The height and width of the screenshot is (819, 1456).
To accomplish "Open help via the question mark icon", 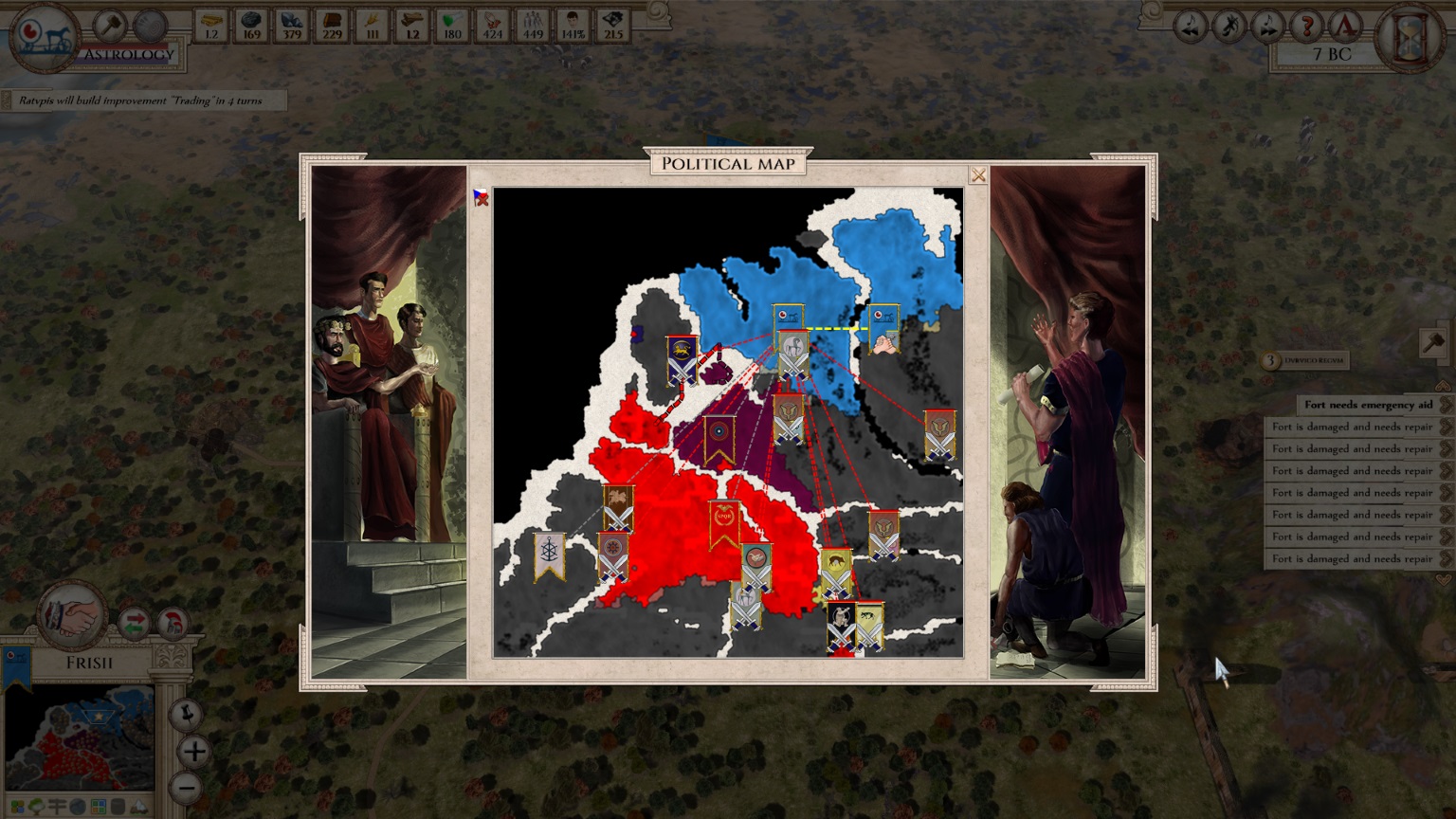I will (x=1306, y=27).
